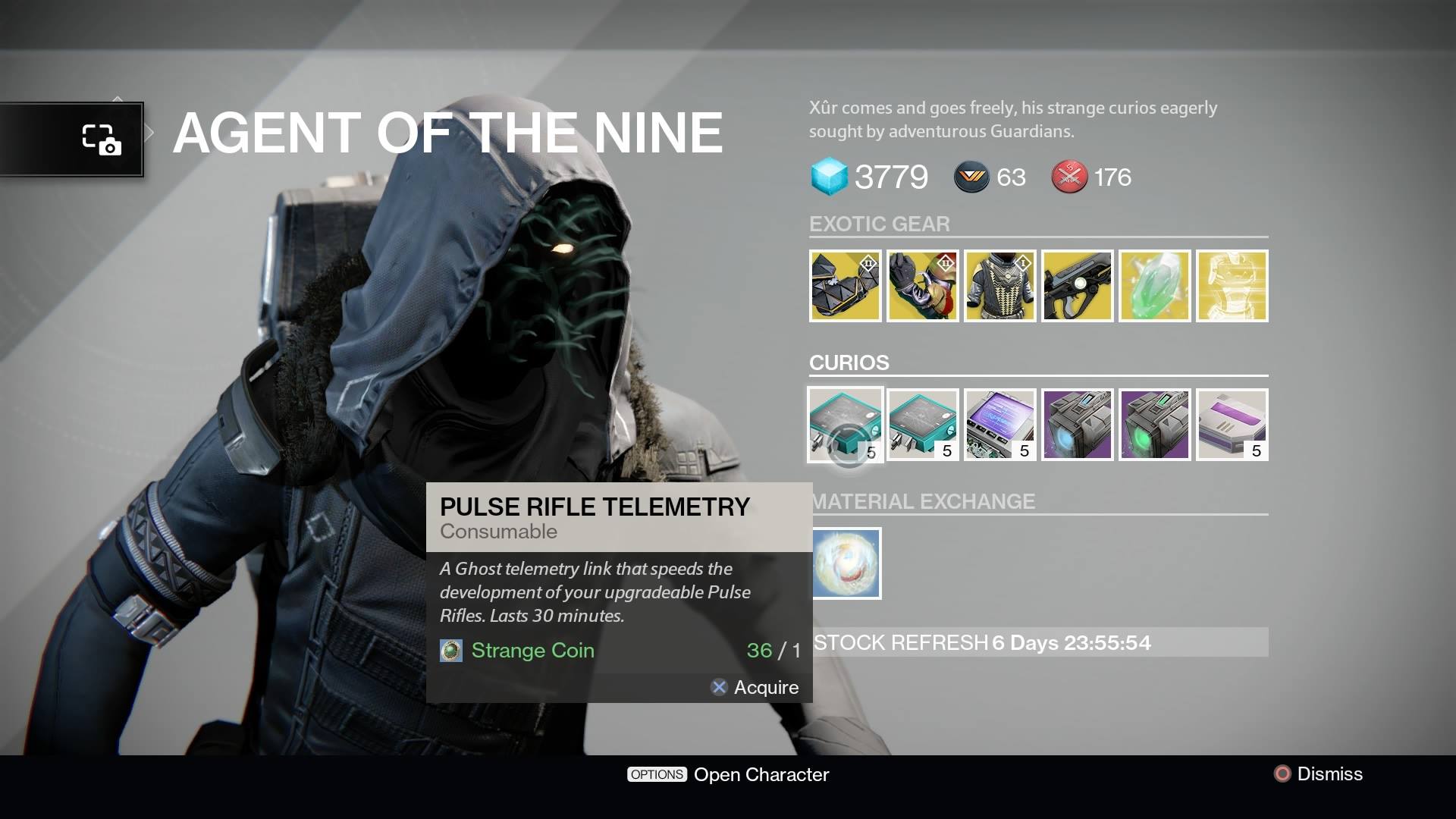Click the Motes of Light currency icon
The height and width of the screenshot is (819, 1456).
coord(971,177)
